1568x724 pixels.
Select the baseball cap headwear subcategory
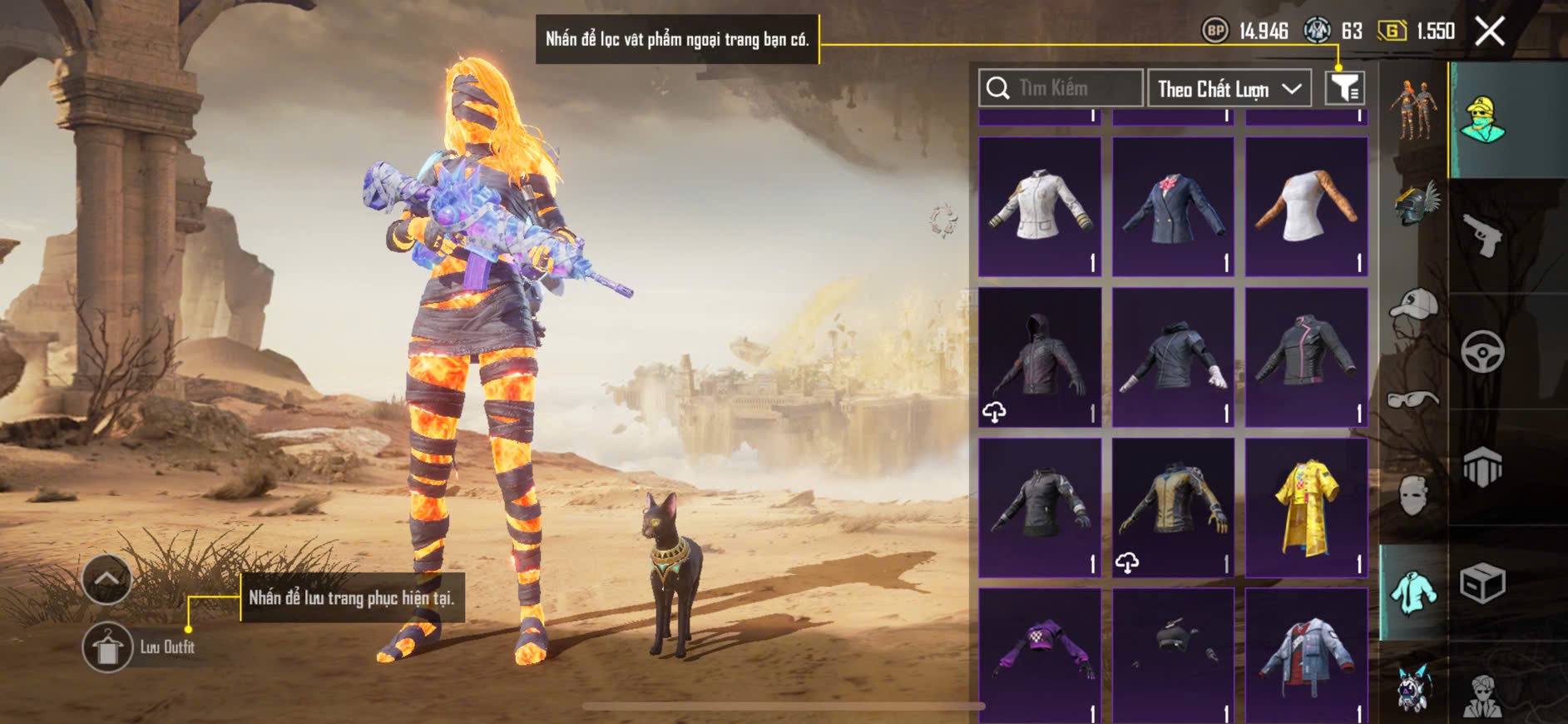1413,305
